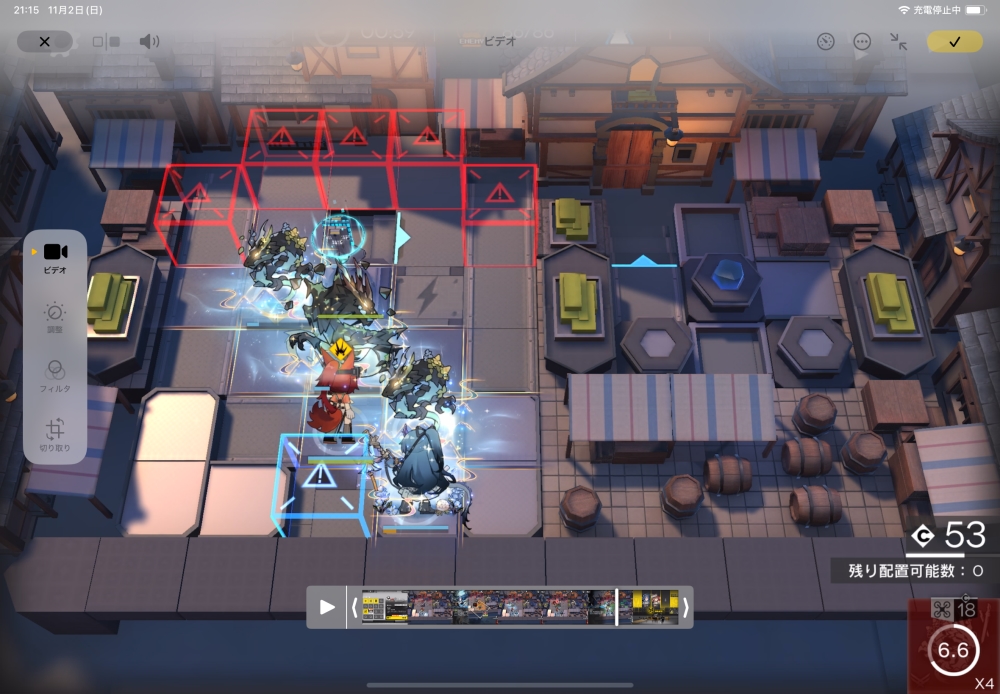Close the video editor with the X button
1000x694 pixels.
tap(44, 42)
